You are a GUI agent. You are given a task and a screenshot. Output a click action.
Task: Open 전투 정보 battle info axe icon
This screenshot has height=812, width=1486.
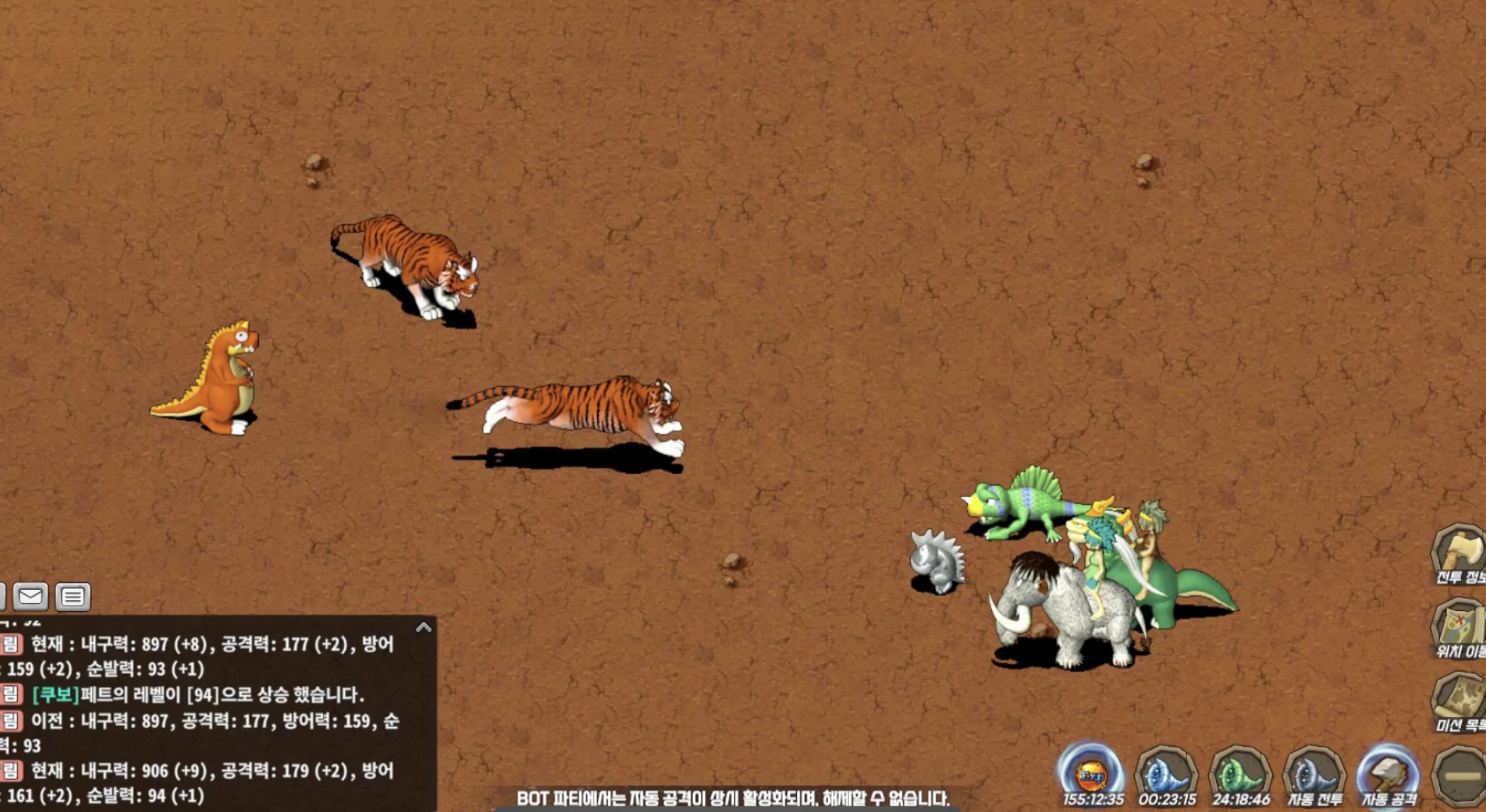1459,553
